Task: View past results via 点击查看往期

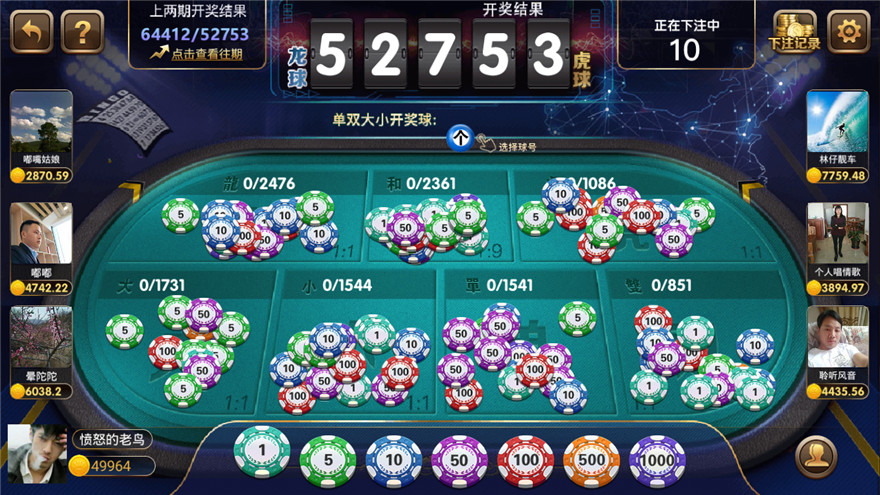Action: tap(197, 54)
